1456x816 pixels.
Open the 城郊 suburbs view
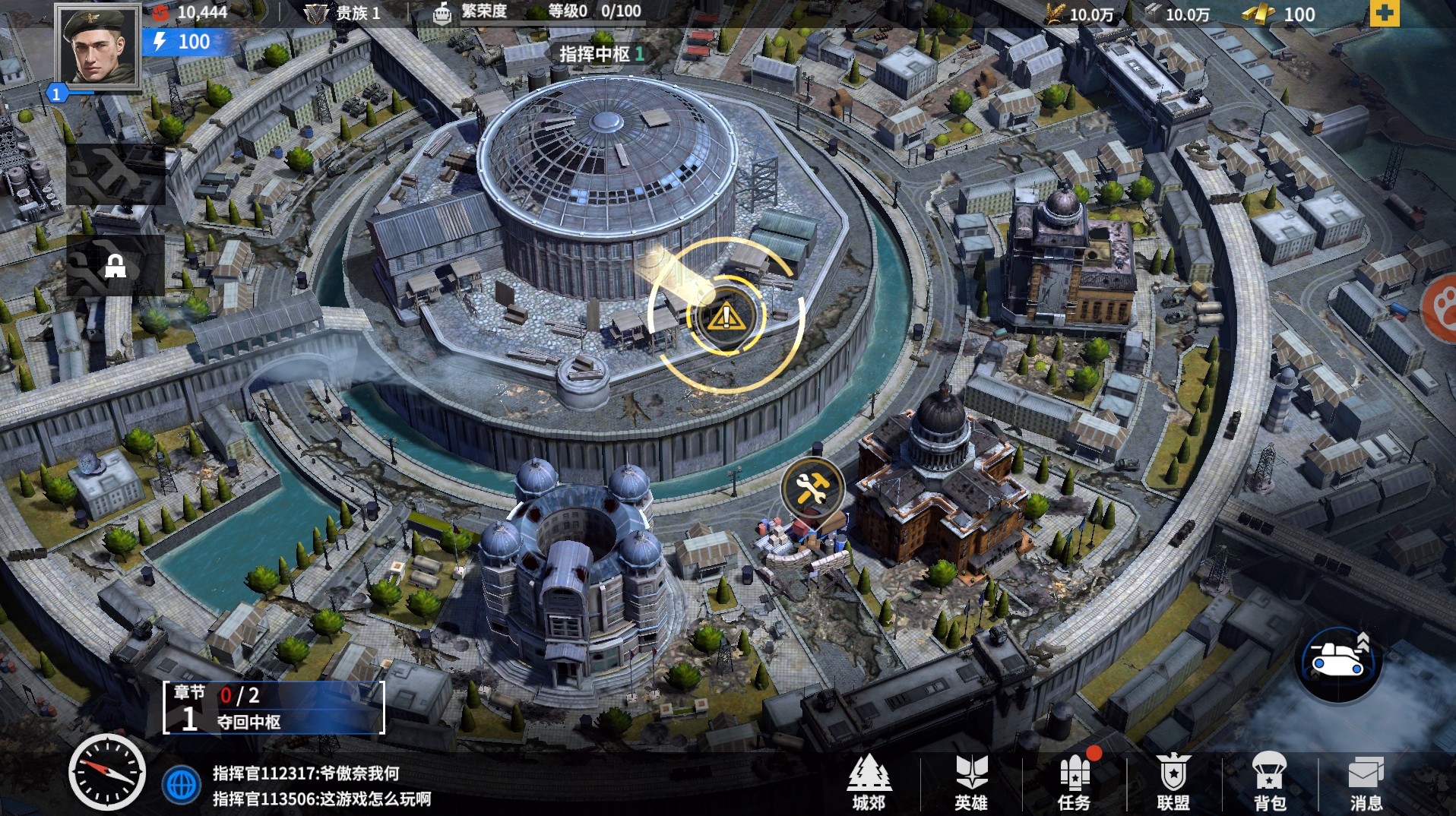point(869,783)
